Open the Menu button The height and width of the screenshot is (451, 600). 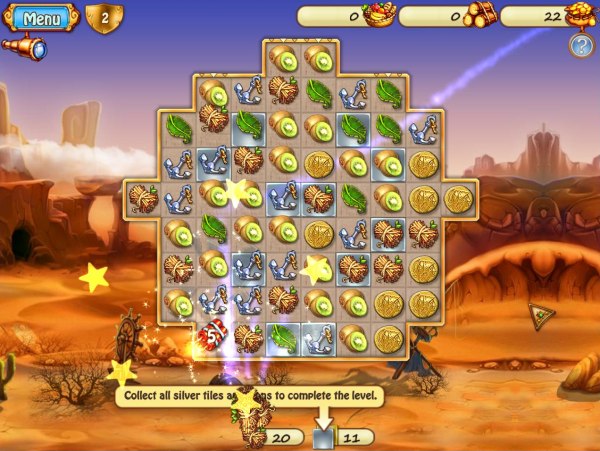point(42,18)
